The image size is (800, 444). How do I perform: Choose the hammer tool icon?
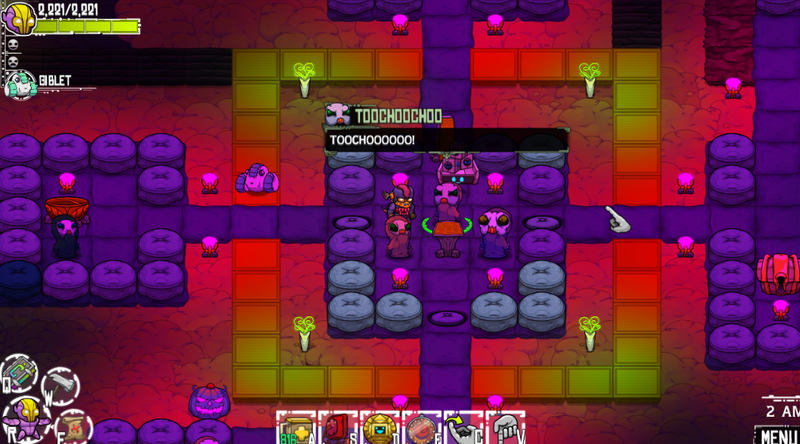point(59,382)
